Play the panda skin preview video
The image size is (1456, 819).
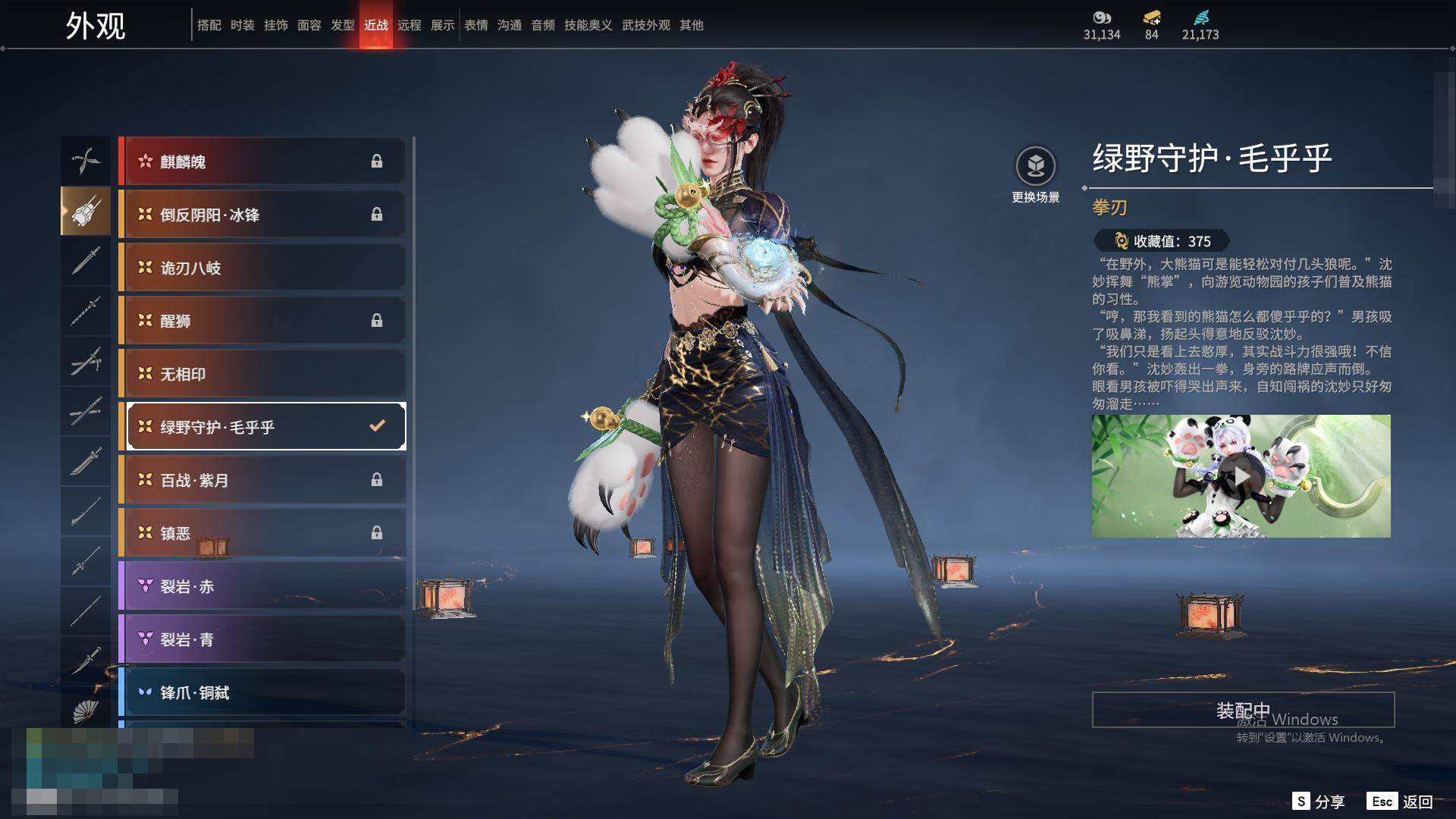tap(1241, 476)
